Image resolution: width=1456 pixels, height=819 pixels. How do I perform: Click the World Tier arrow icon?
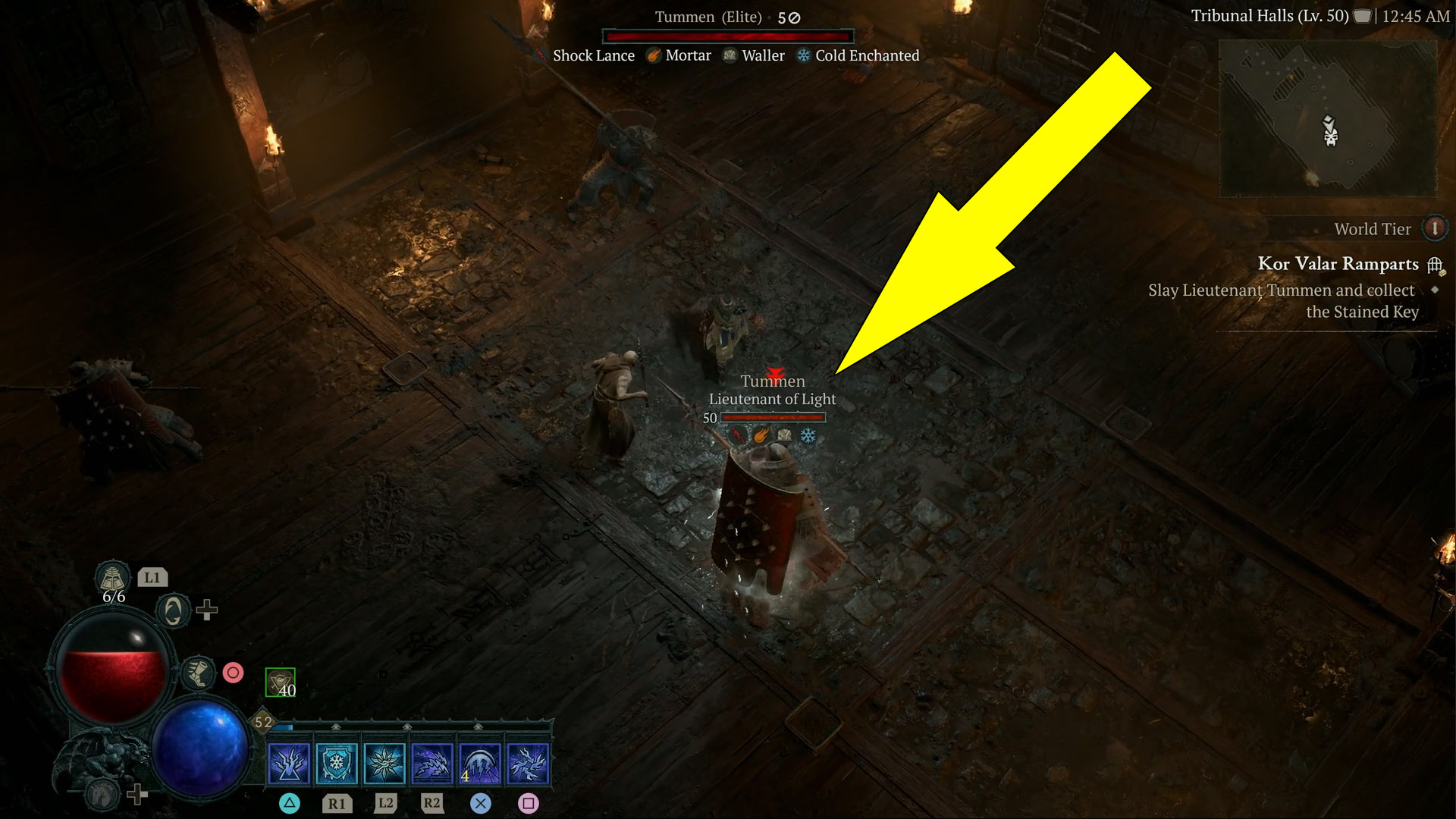pos(1435,230)
